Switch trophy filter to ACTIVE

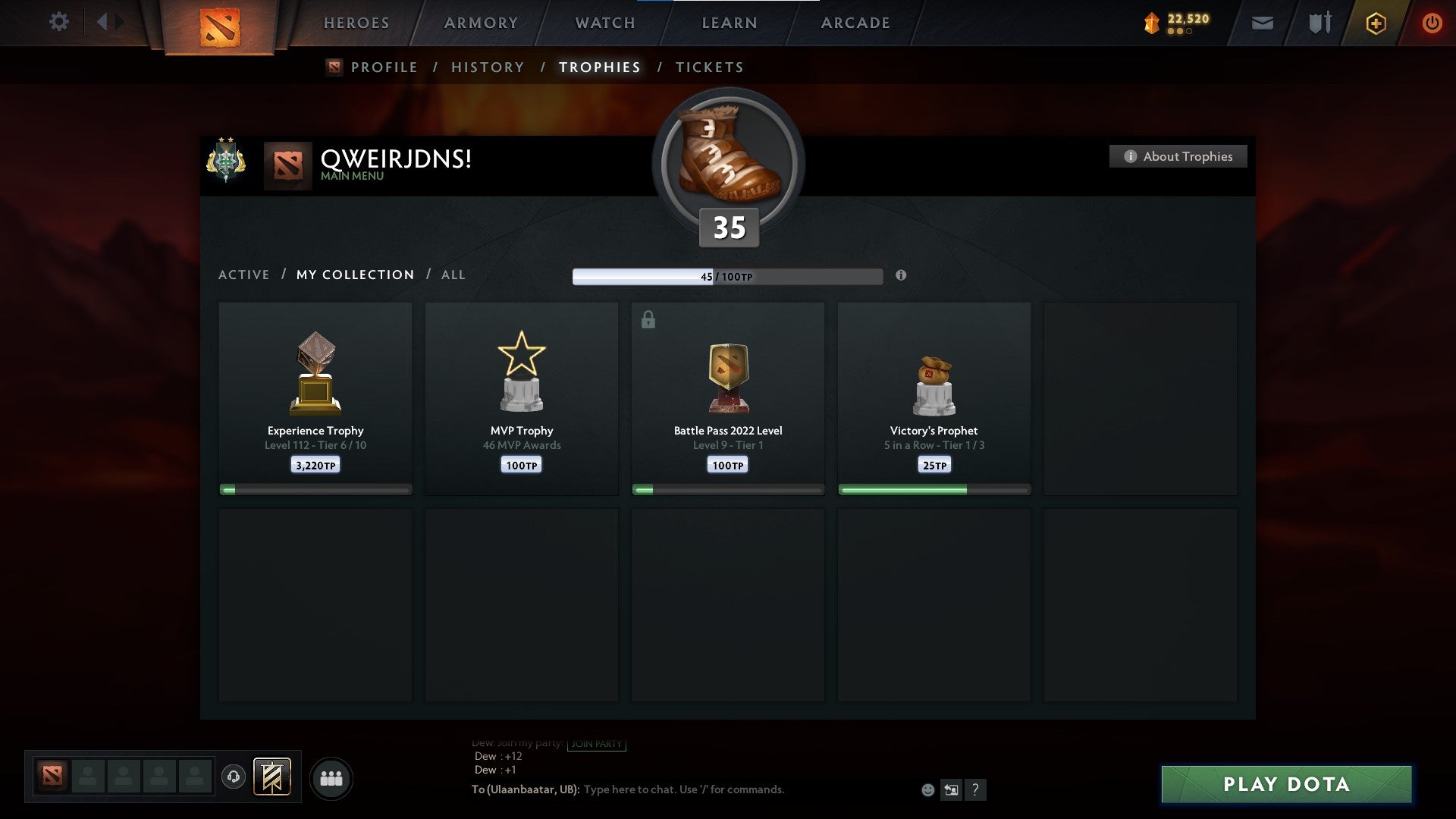243,275
